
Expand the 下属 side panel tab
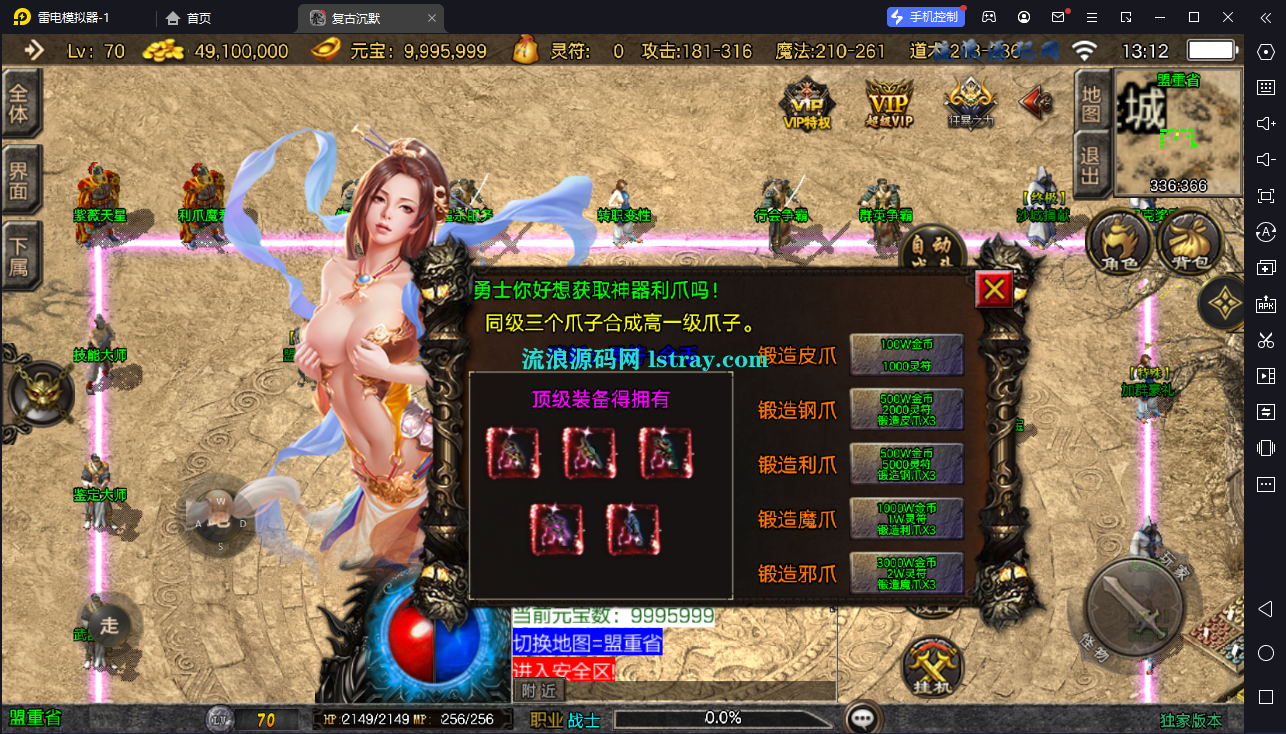[x=19, y=252]
